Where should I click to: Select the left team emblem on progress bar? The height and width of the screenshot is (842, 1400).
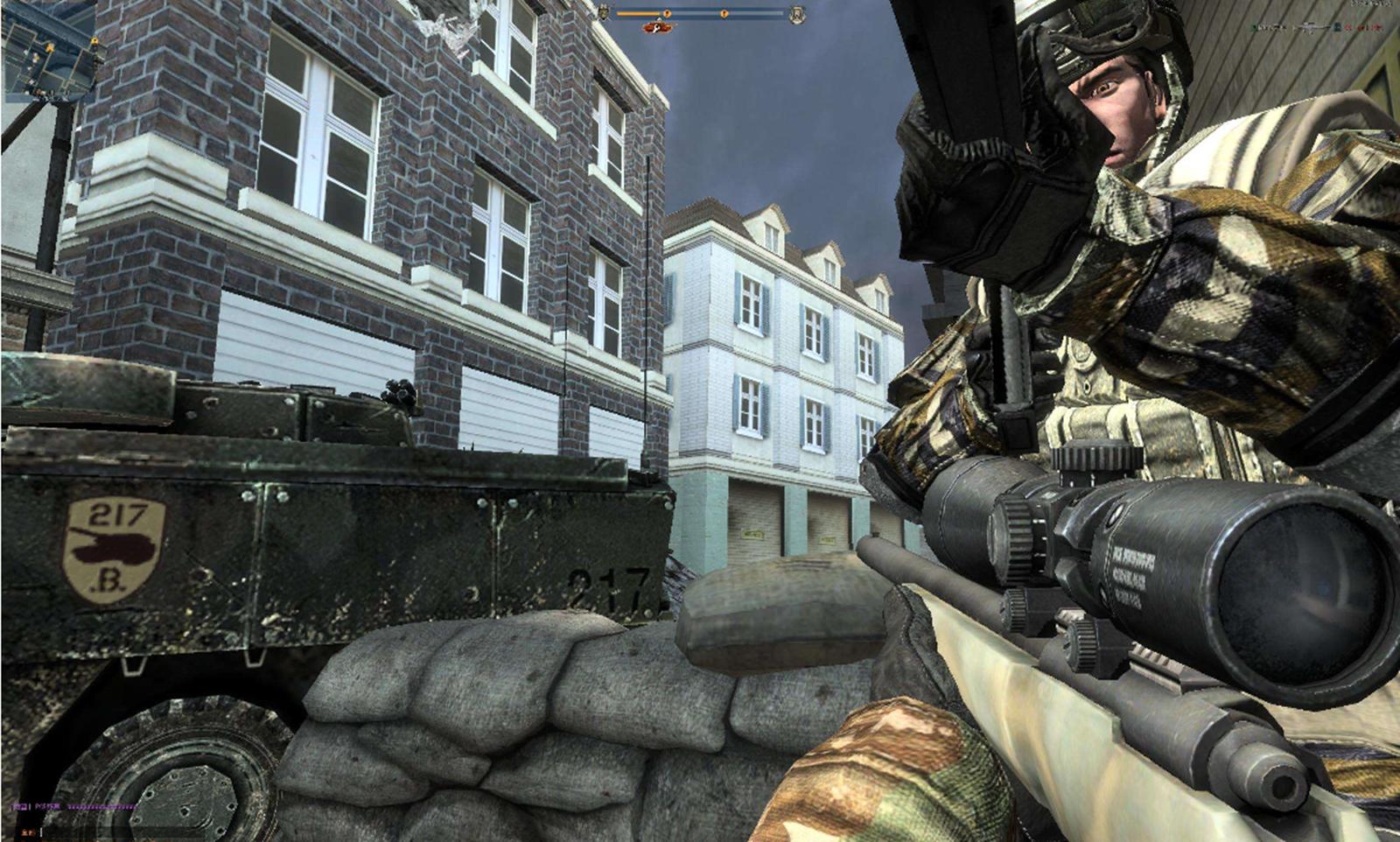tap(603, 13)
